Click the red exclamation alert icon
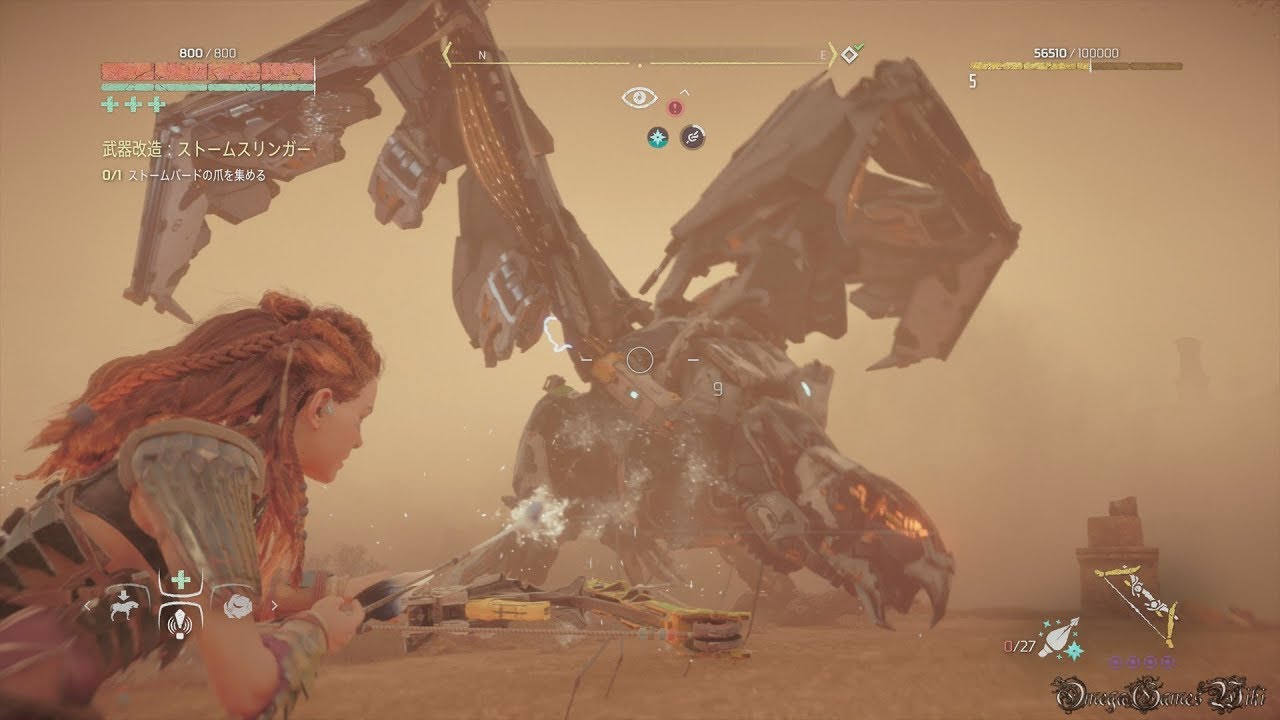This screenshot has height=720, width=1280. tap(675, 106)
